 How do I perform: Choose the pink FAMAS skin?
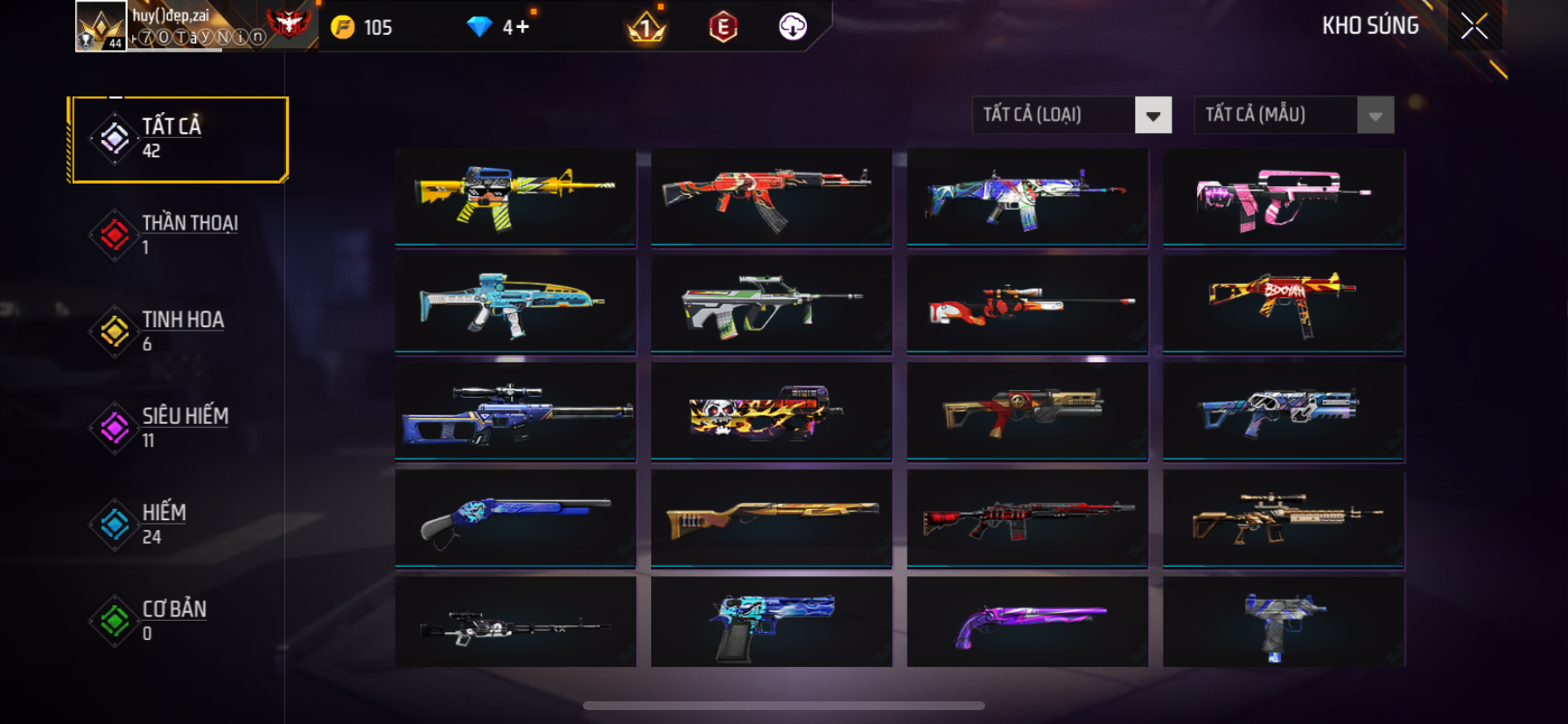pyautogui.click(x=1284, y=197)
